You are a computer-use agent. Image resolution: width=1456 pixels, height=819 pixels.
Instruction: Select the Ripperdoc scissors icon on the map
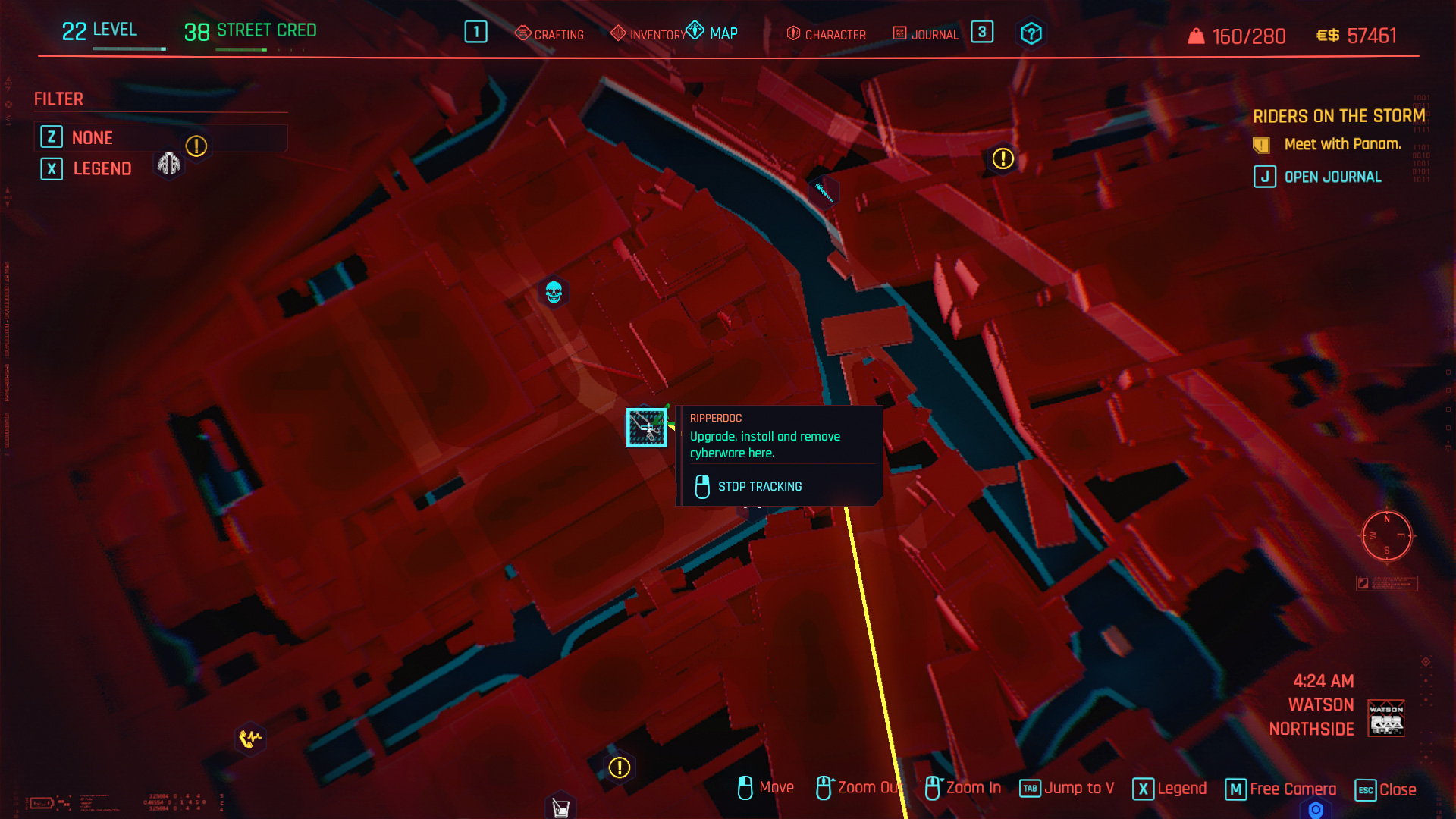(646, 428)
